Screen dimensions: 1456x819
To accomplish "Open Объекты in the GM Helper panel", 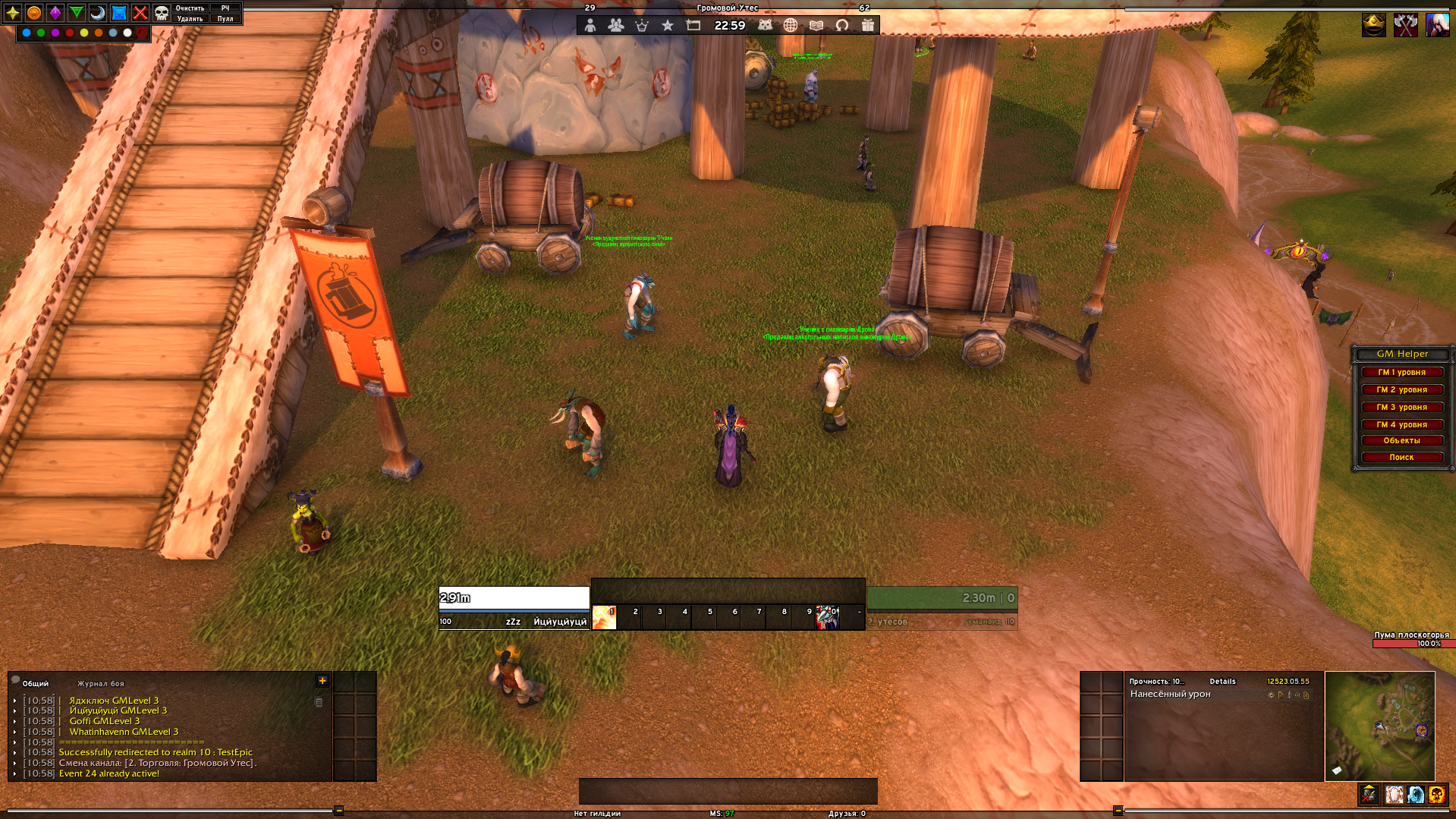I will coord(1401,441).
